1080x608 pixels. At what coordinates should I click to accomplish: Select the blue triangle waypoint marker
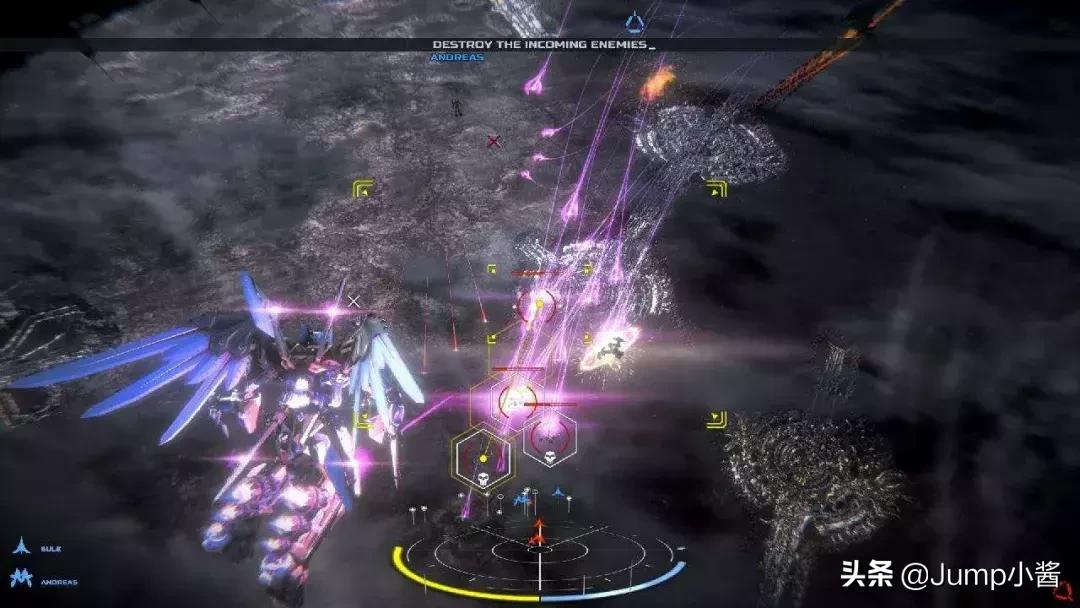(634, 21)
